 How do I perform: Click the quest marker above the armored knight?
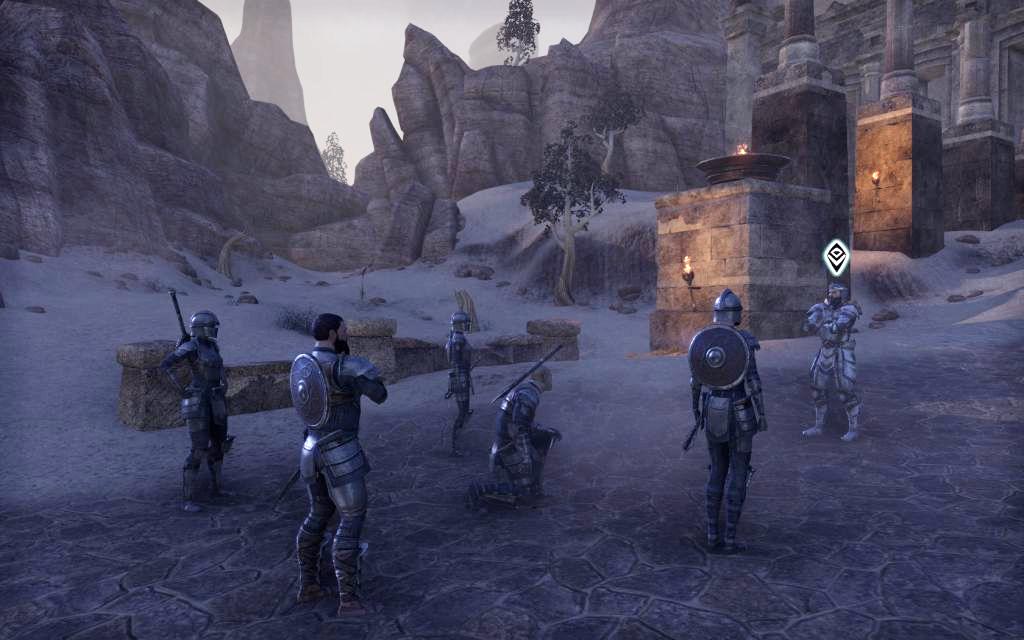tap(836, 258)
